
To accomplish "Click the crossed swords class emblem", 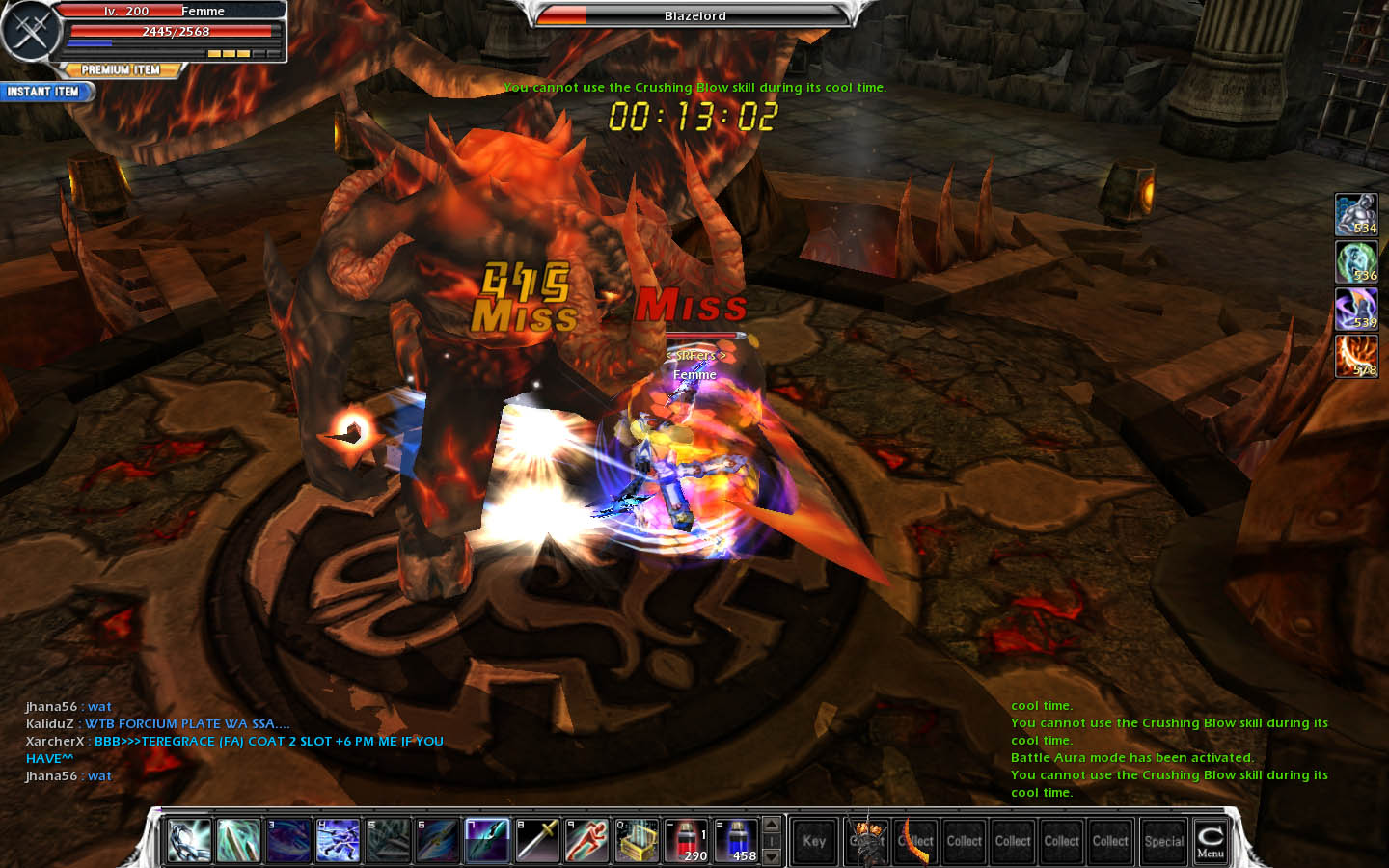I will pos(30,32).
